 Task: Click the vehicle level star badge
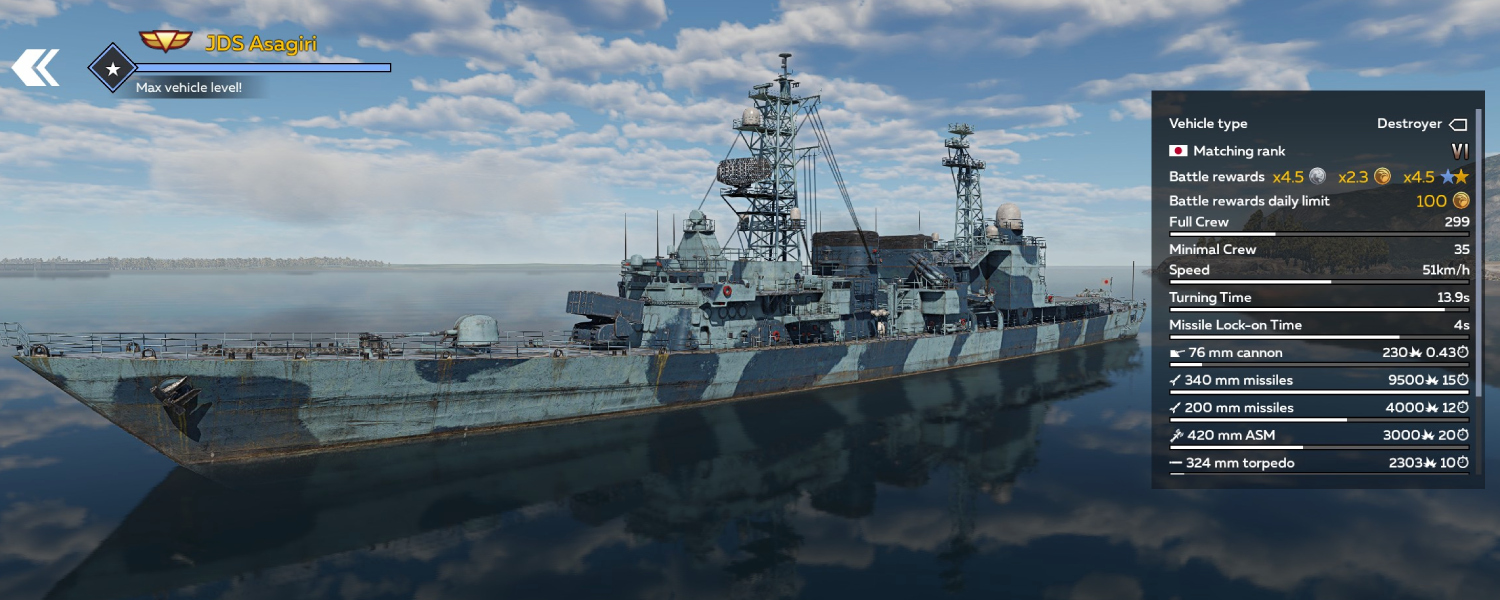click(113, 68)
